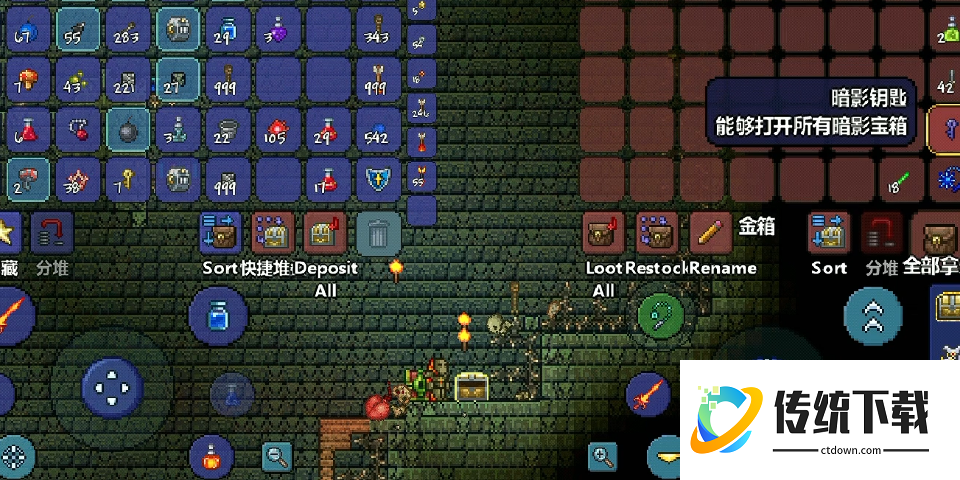Use the blue mana potion quick button
Image resolution: width=960 pixels, height=480 pixels.
pos(218,316)
